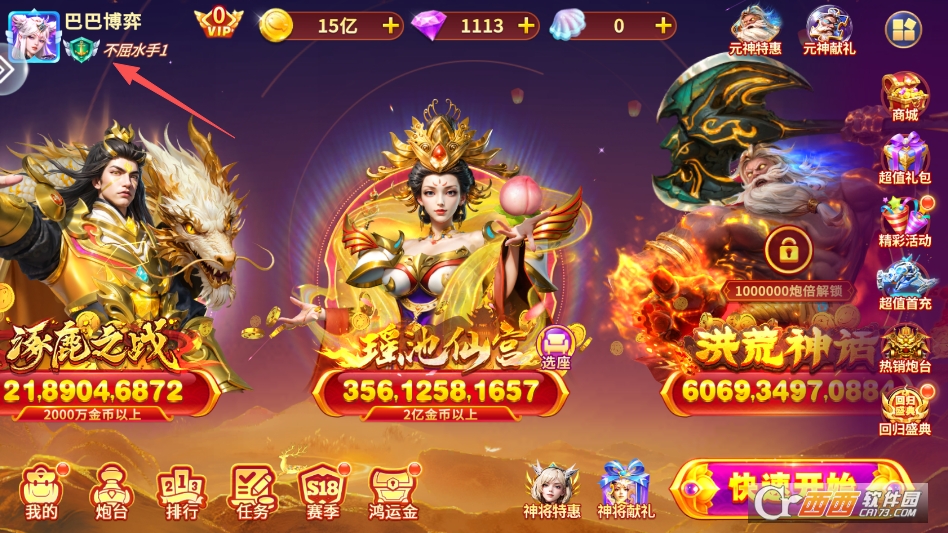
Task: Add more seashell currency
Action: pyautogui.click(x=663, y=25)
